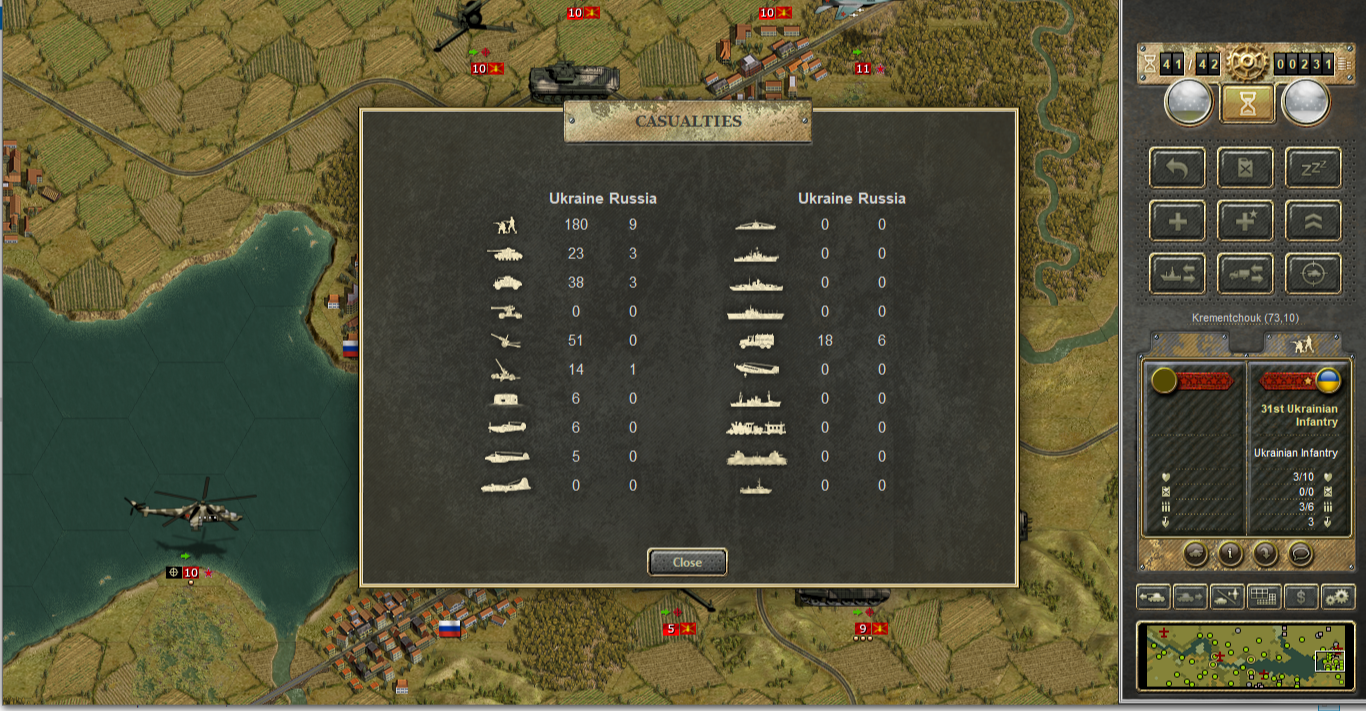The height and width of the screenshot is (711, 1366).
Task: Click the ship embark button
Action: click(1177, 274)
